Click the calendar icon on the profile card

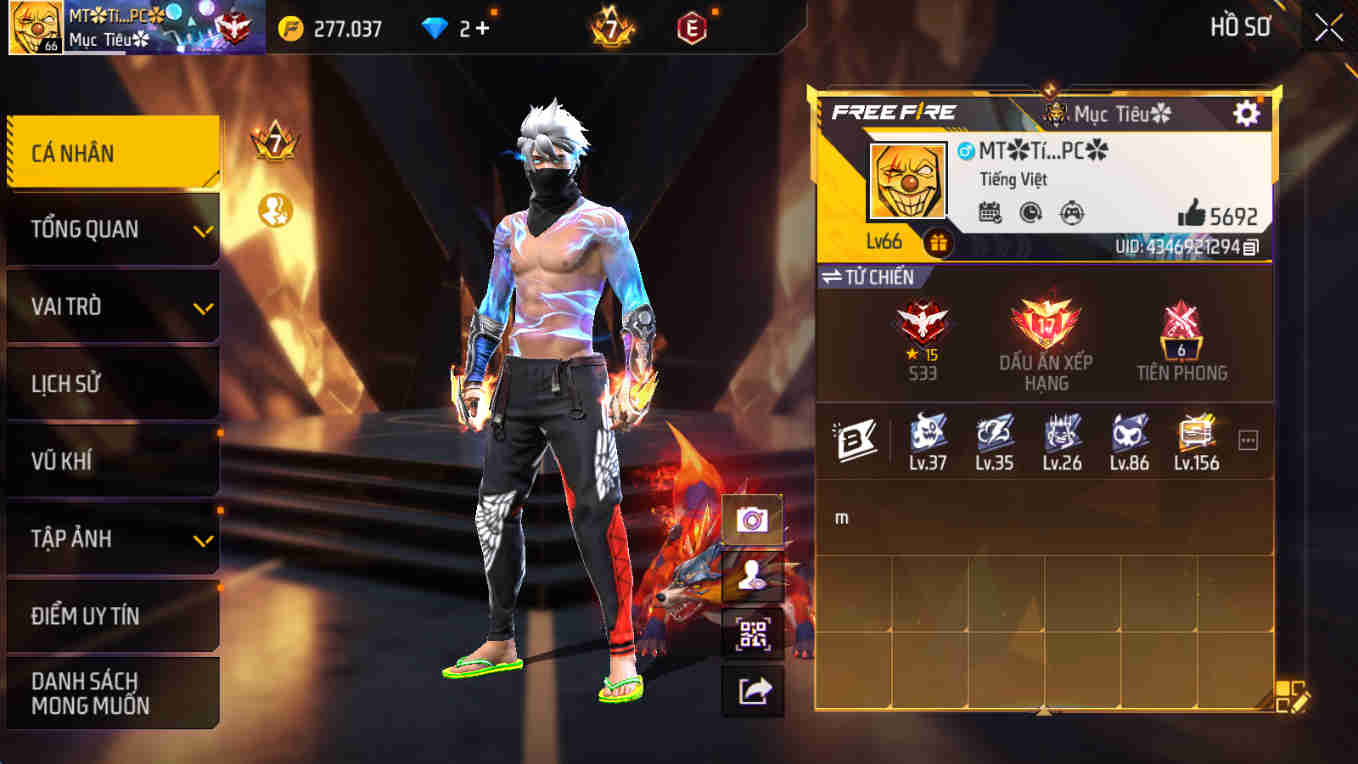coord(990,213)
